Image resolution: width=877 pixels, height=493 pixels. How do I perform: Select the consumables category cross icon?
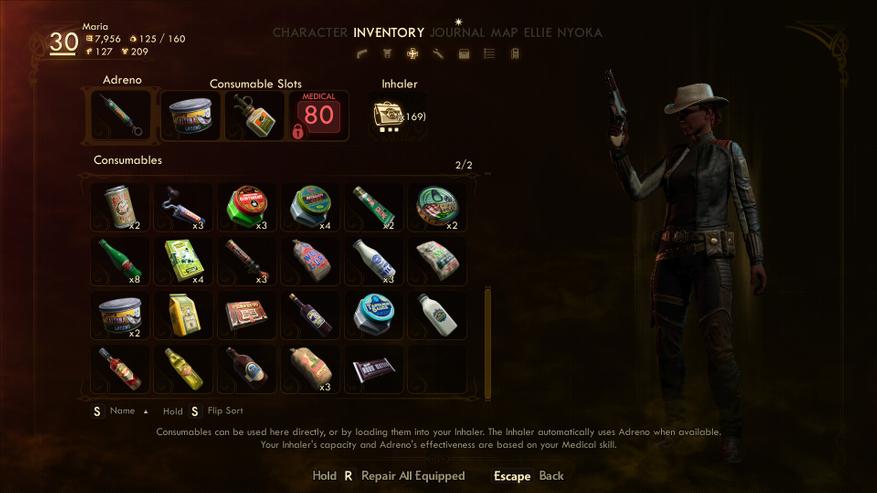pos(412,54)
